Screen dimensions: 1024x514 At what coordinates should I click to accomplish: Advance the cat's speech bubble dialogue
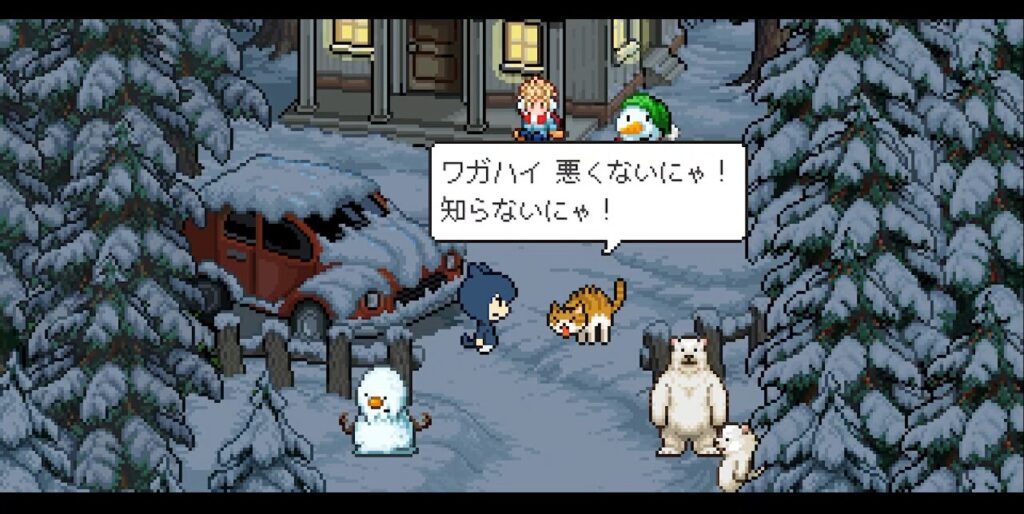point(587,192)
